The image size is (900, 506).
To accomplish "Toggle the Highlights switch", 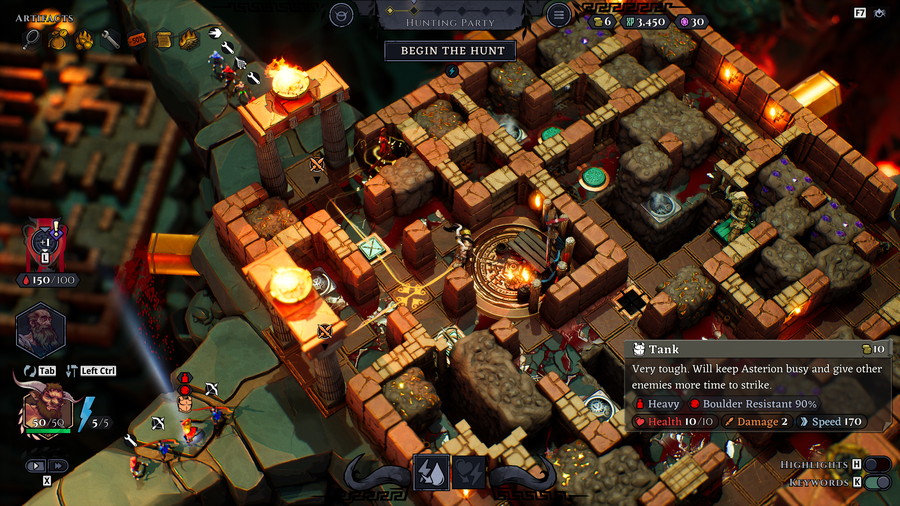I will pyautogui.click(x=876, y=464).
